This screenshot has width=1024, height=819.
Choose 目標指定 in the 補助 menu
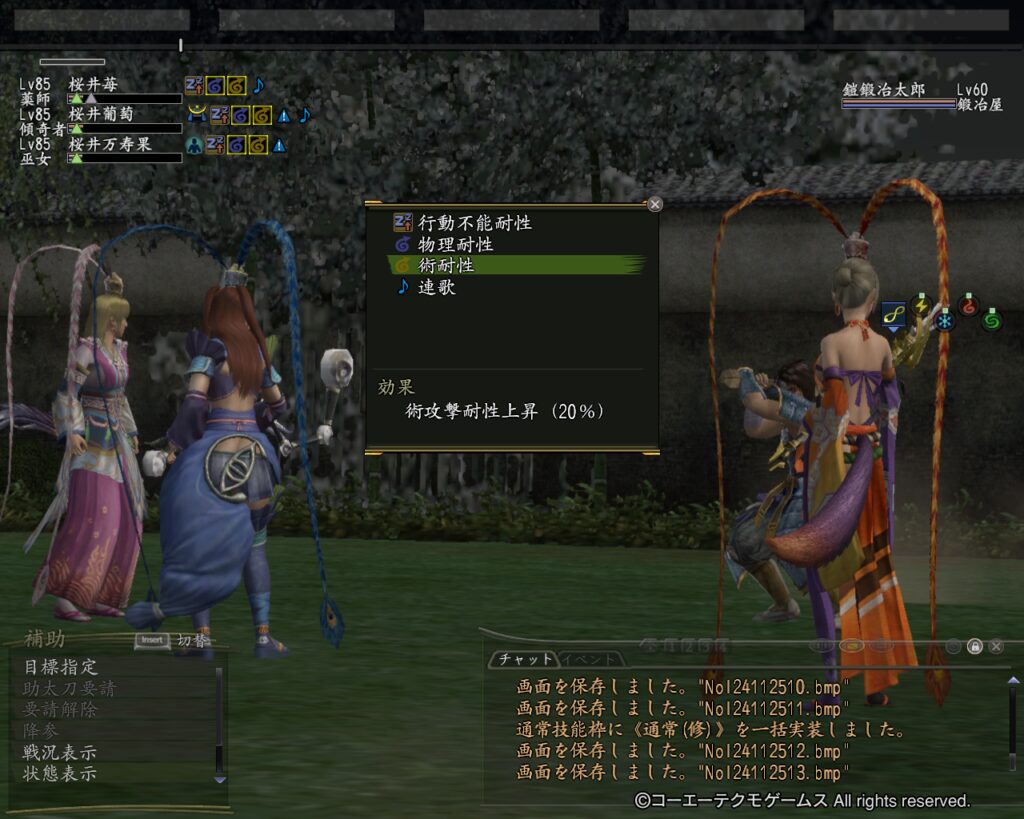click(60, 667)
